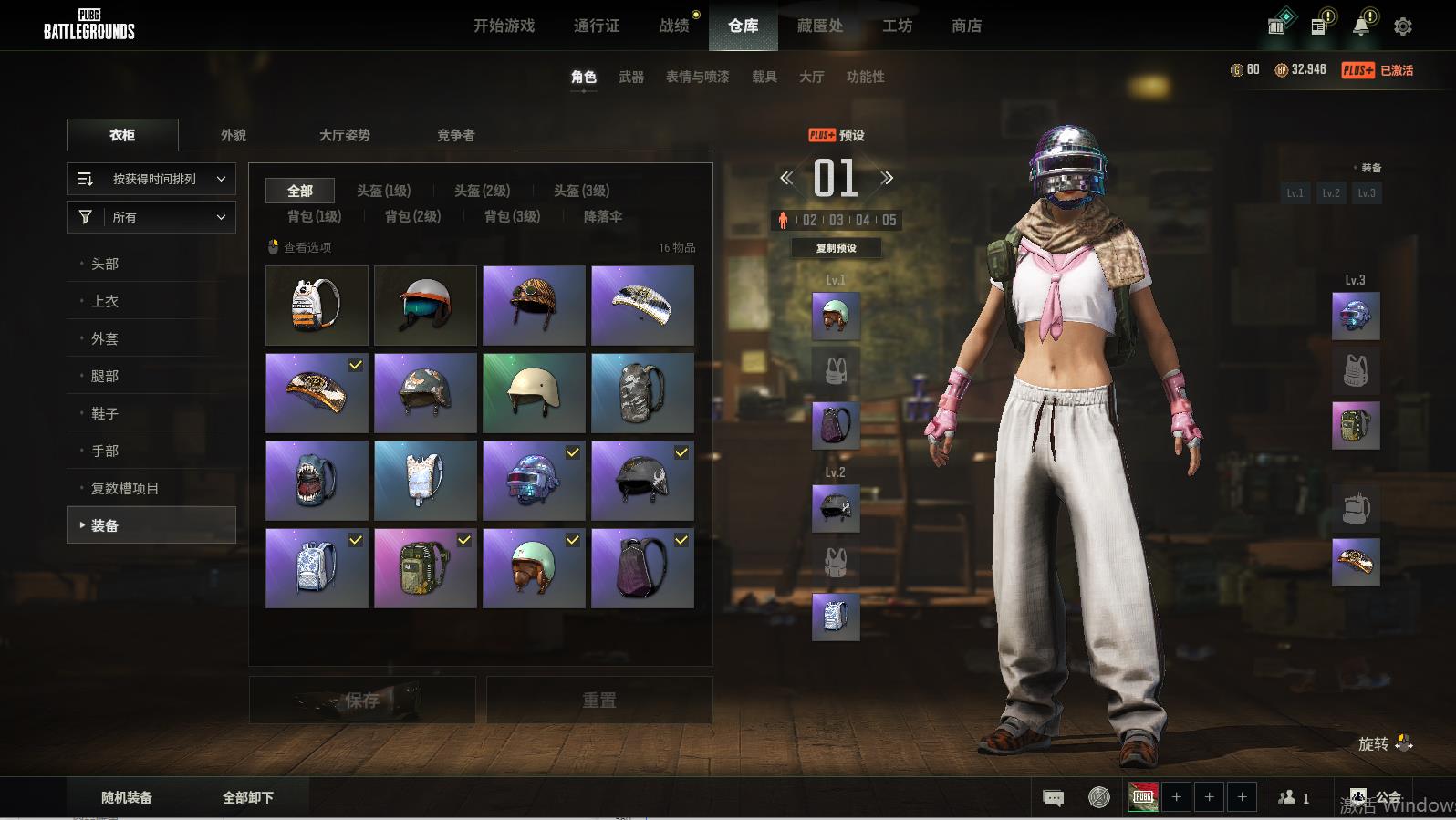This screenshot has width=1456, height=820.
Task: Open the 开始游戏 (Play) menu
Action: 504,26
